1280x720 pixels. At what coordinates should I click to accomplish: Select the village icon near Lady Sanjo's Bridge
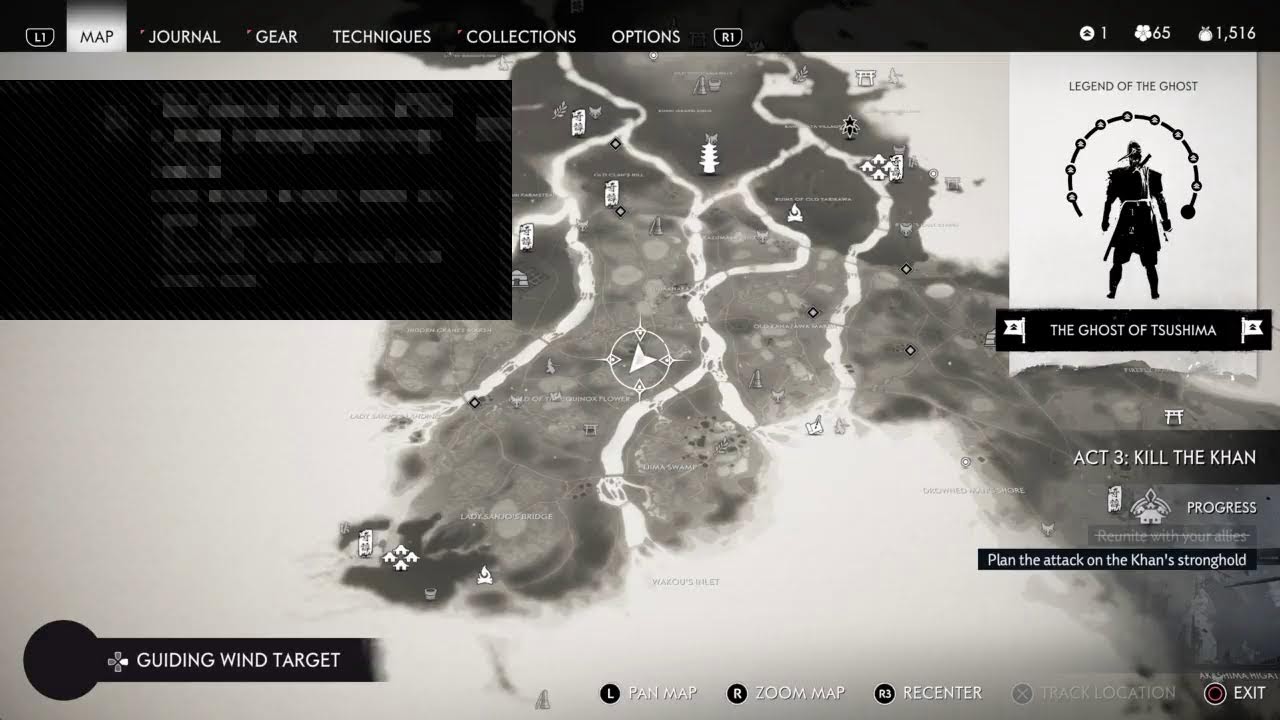coord(400,558)
